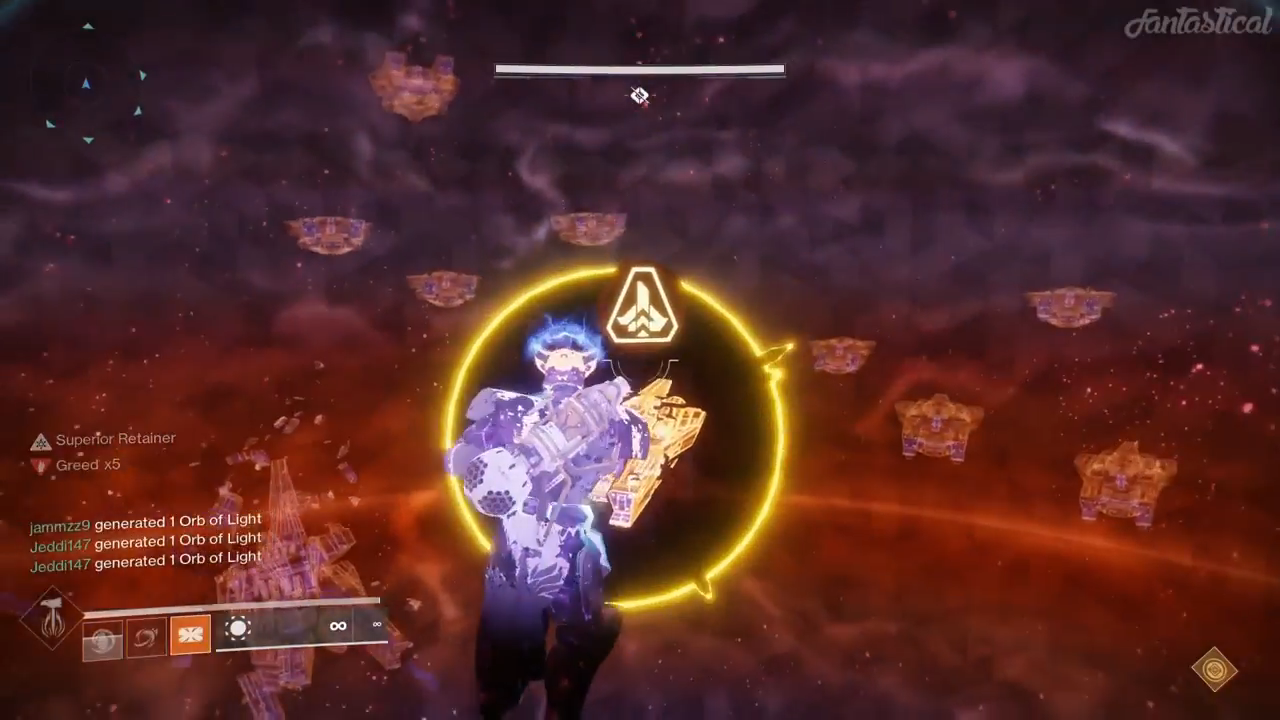Select the equipped weapon dotted-circle icon
The height and width of the screenshot is (720, 1280).
pos(238,628)
